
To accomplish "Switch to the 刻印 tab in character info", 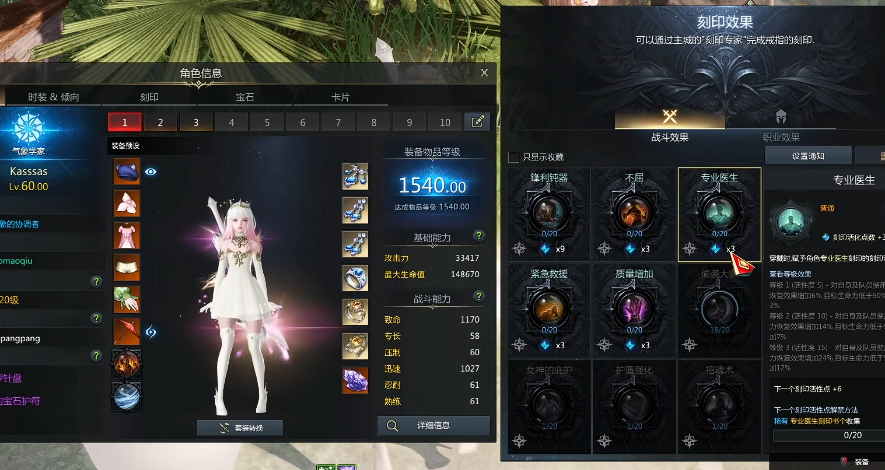I will [x=149, y=97].
